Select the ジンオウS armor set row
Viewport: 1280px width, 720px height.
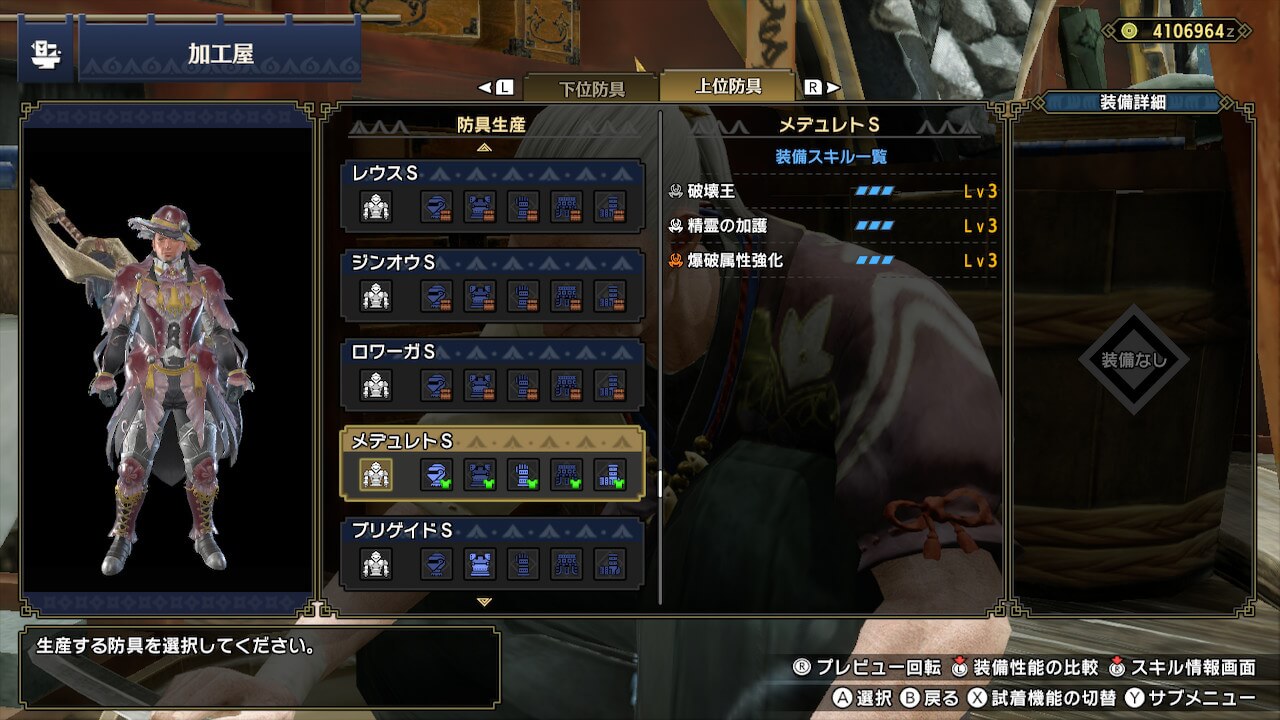tap(492, 282)
